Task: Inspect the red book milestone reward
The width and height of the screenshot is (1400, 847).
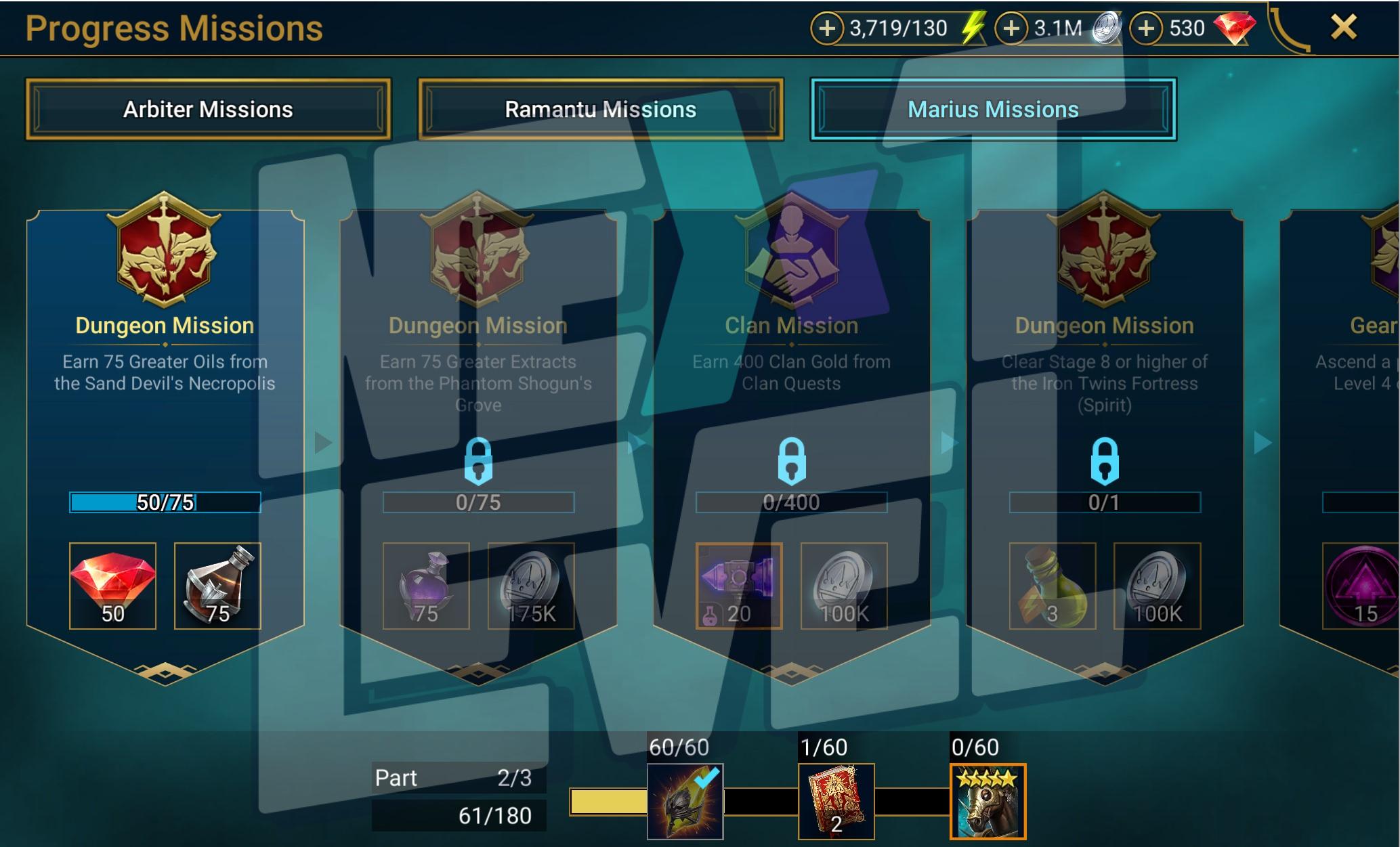Action: [836, 802]
